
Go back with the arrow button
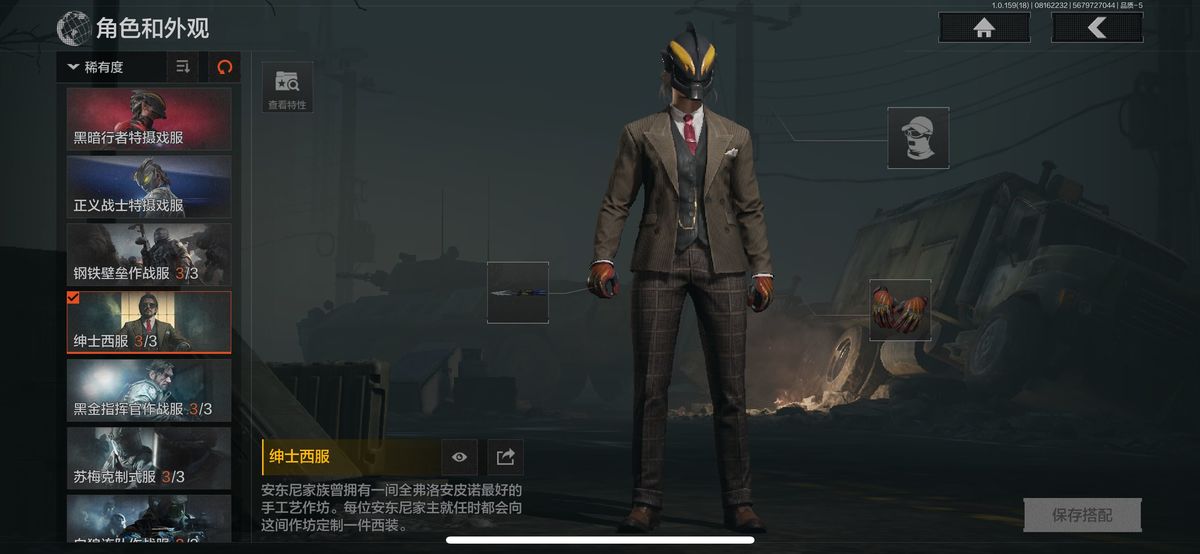pyautogui.click(x=1097, y=28)
